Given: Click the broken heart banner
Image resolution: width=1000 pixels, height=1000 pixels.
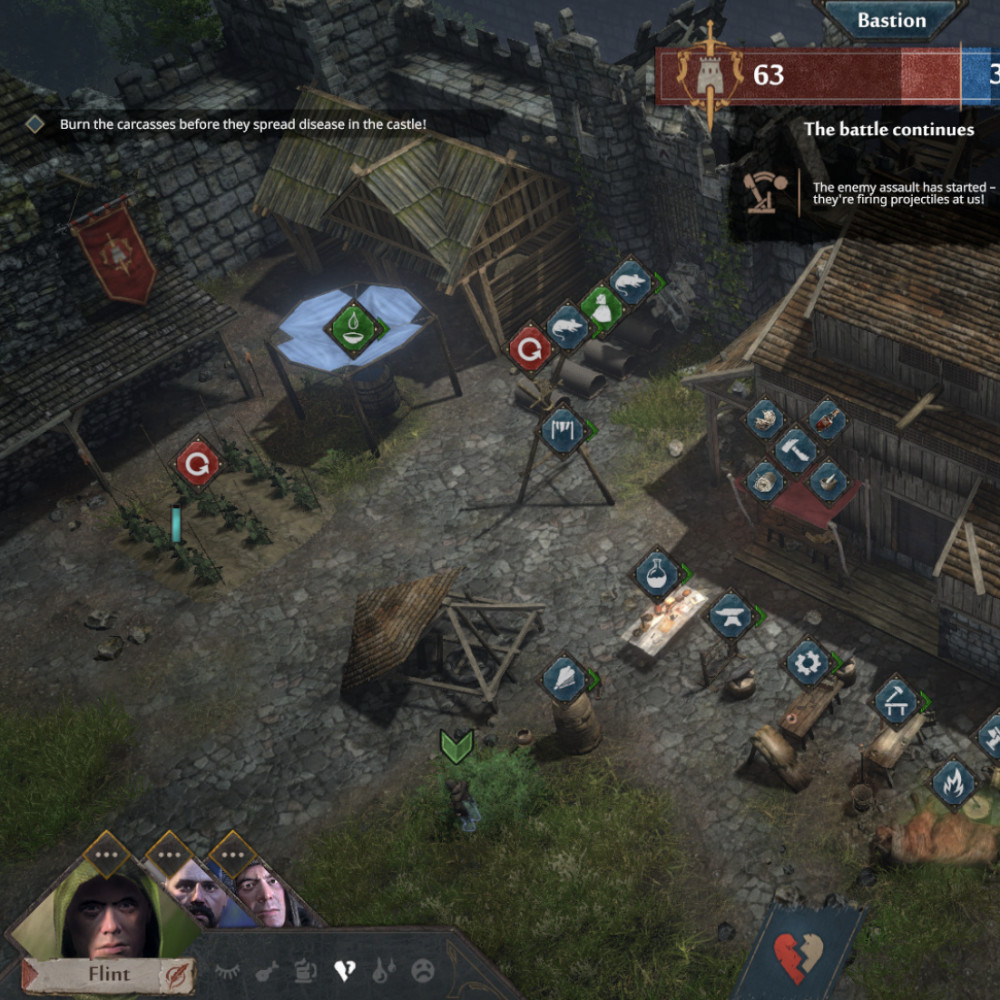Looking at the screenshot, I should [798, 953].
